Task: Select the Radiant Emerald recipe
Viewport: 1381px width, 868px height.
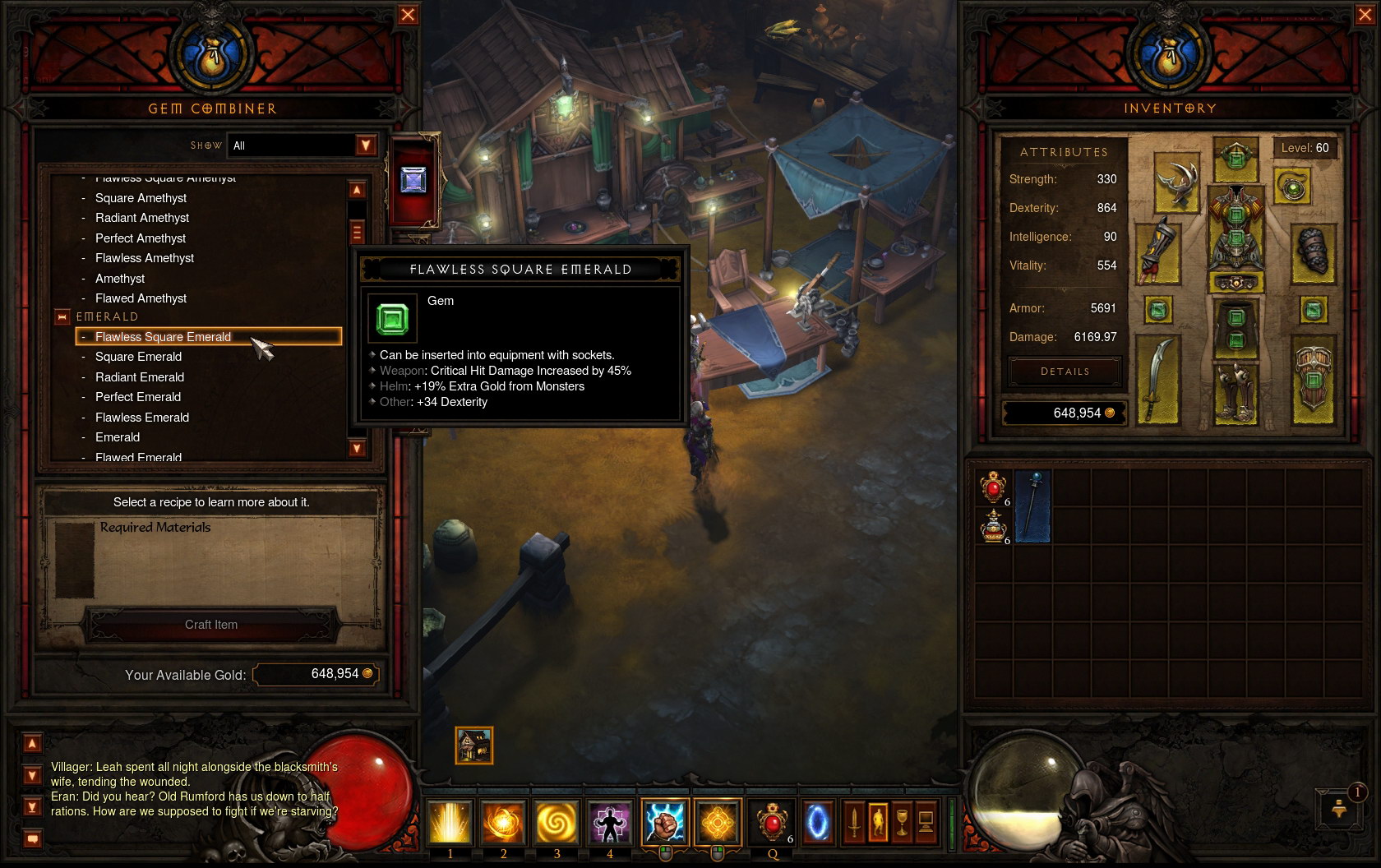Action: (x=140, y=377)
